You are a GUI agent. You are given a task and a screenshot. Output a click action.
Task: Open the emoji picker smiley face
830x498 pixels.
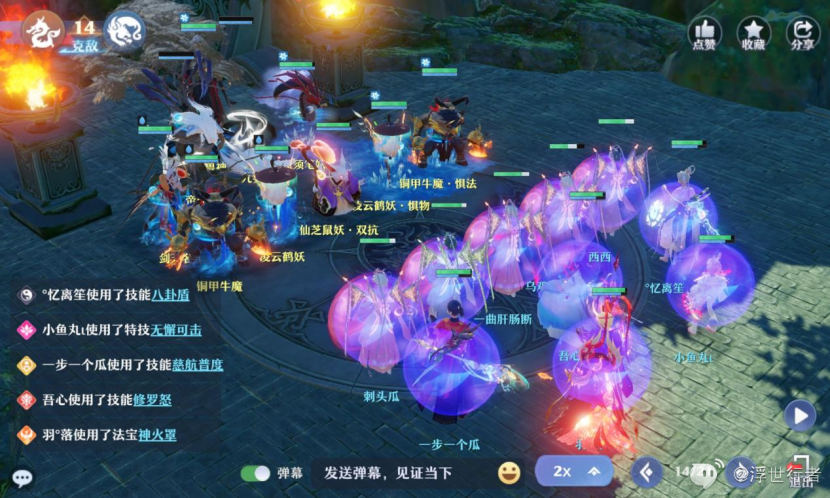click(x=509, y=472)
